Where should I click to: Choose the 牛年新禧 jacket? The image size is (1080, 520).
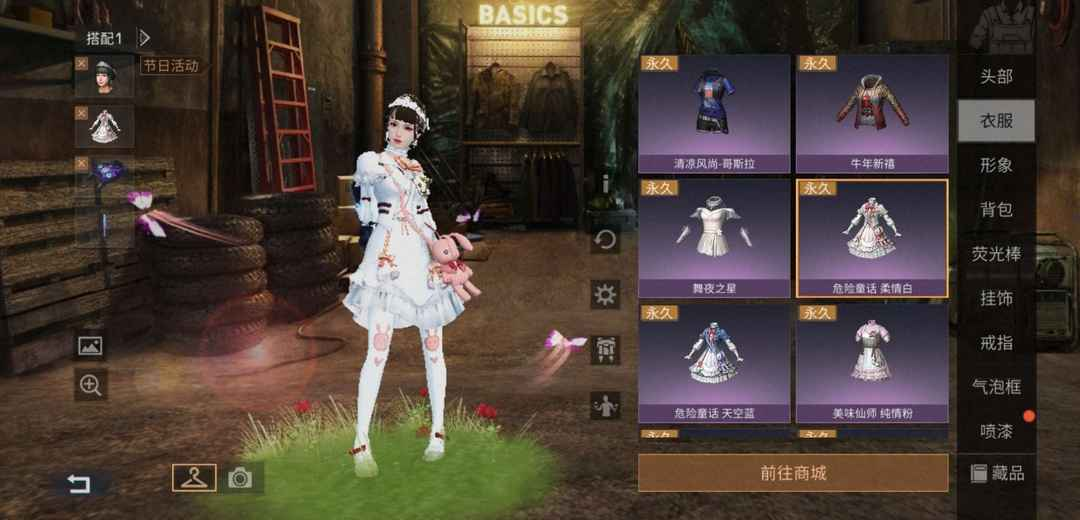point(871,112)
